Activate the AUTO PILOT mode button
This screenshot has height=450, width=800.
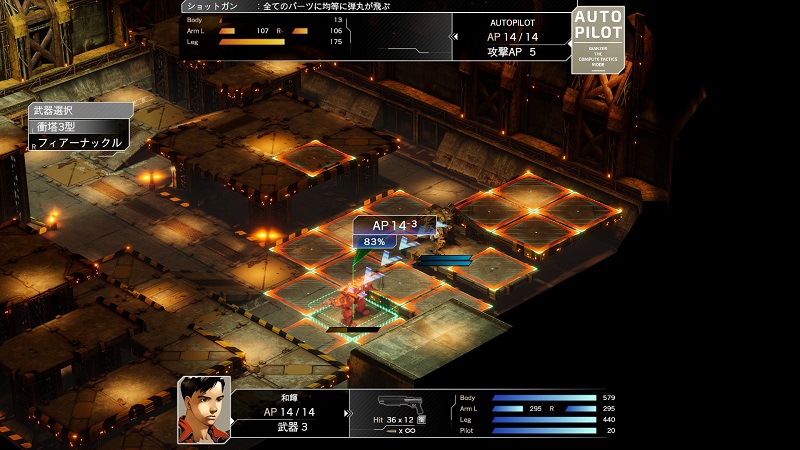[x=598, y=39]
